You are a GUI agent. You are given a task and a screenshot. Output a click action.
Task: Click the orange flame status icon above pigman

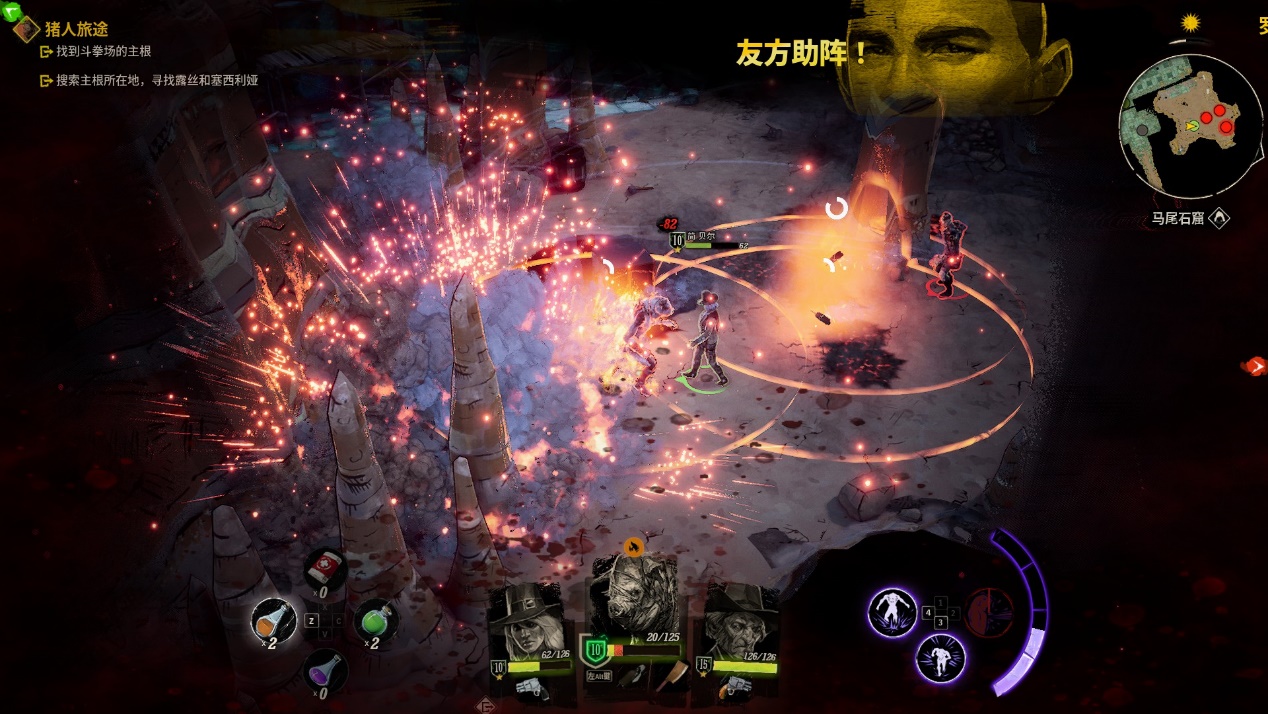[x=632, y=547]
